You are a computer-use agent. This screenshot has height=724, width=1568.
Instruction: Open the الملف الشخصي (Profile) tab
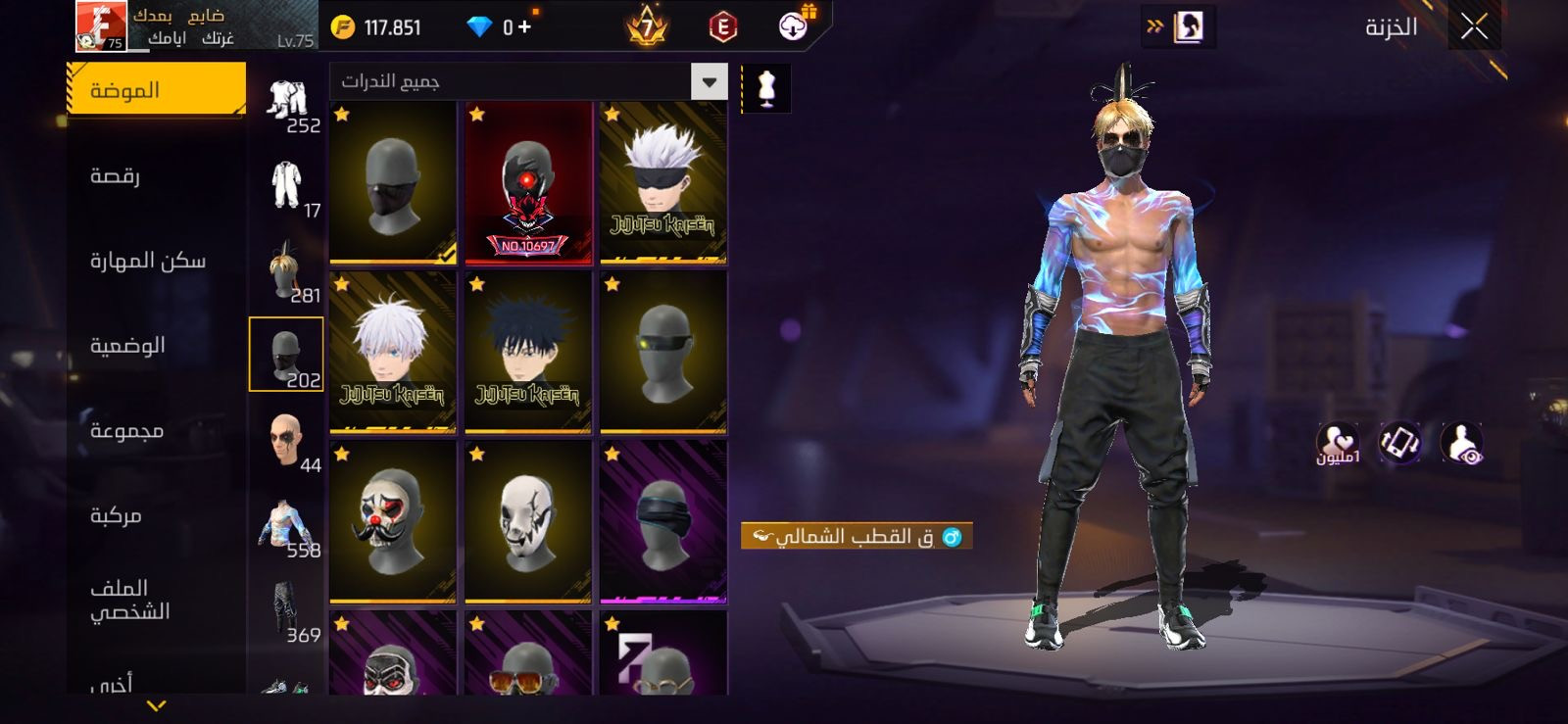130,600
